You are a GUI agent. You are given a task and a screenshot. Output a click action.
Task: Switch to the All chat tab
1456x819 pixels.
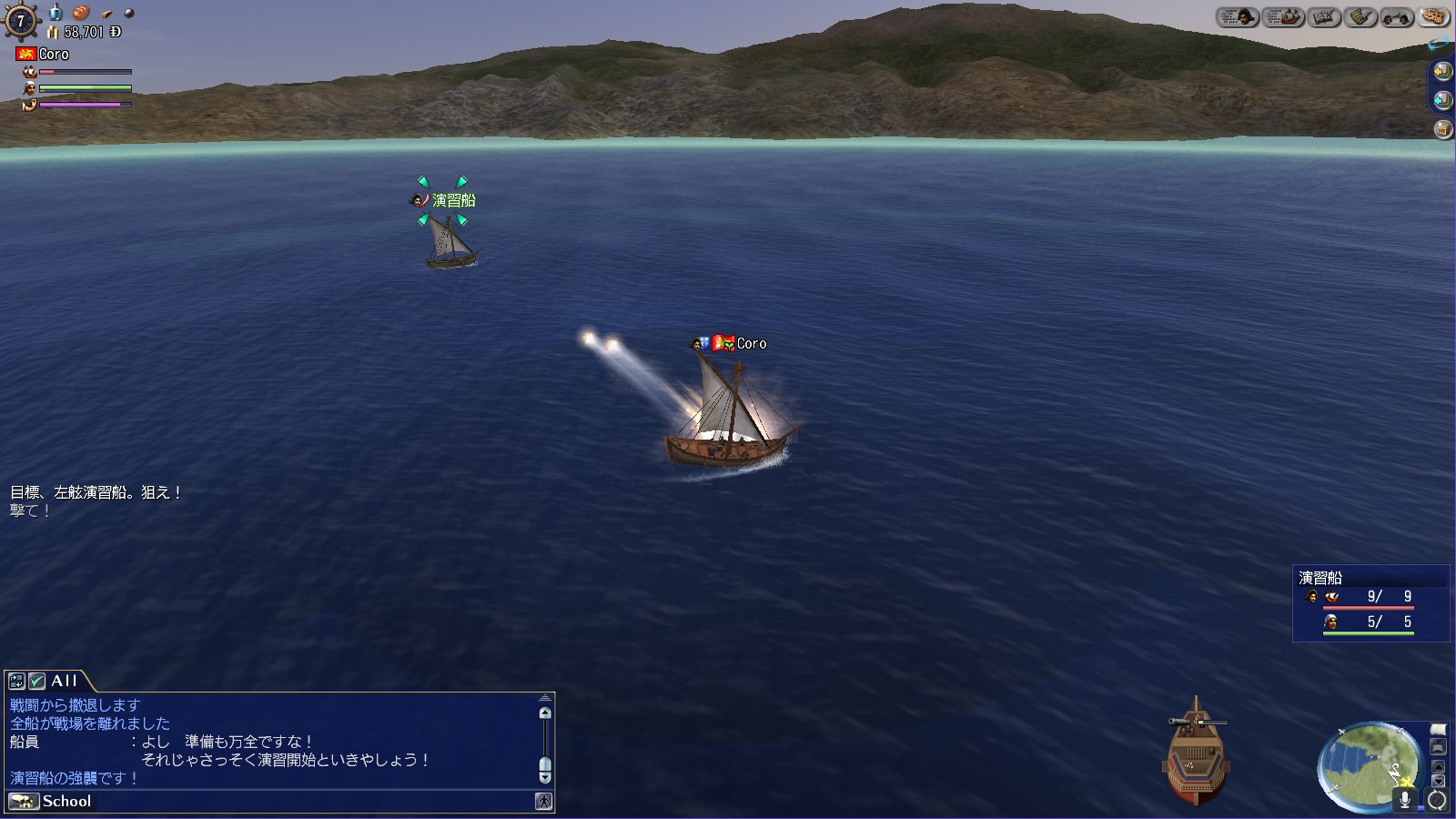pos(65,681)
